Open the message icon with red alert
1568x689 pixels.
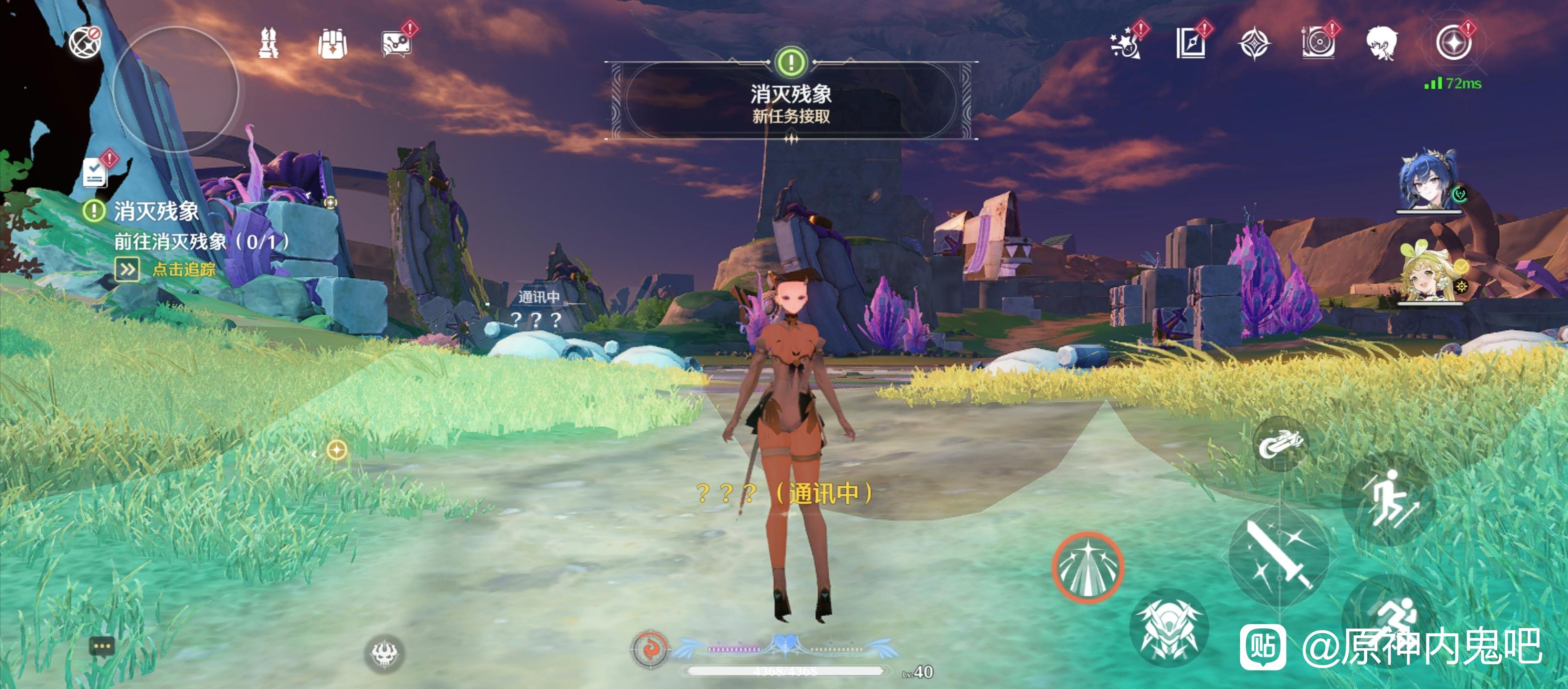(396, 44)
